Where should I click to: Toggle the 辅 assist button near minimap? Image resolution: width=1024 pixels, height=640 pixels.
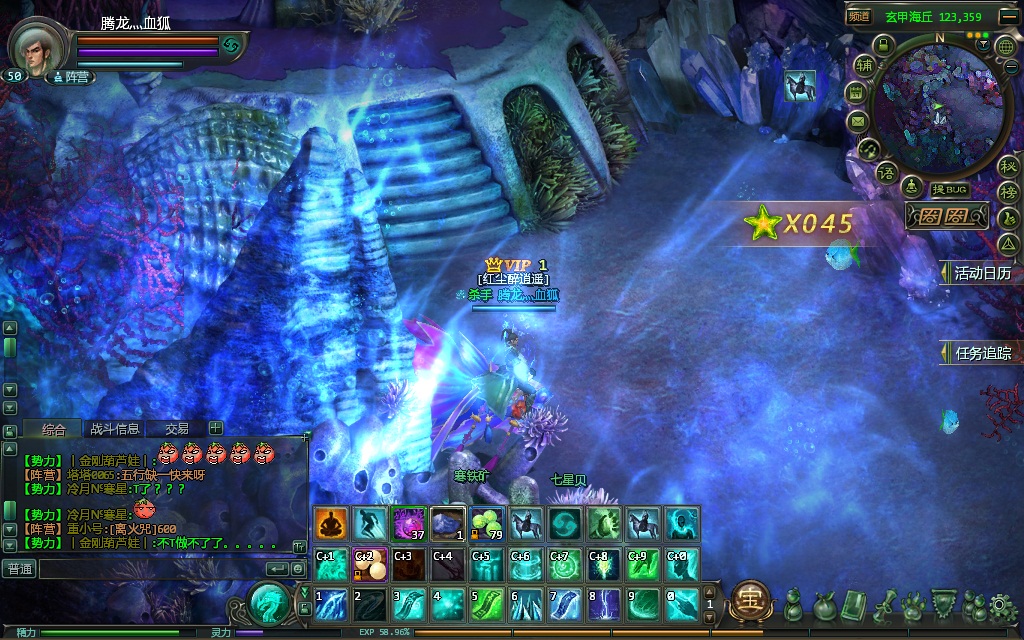point(864,65)
